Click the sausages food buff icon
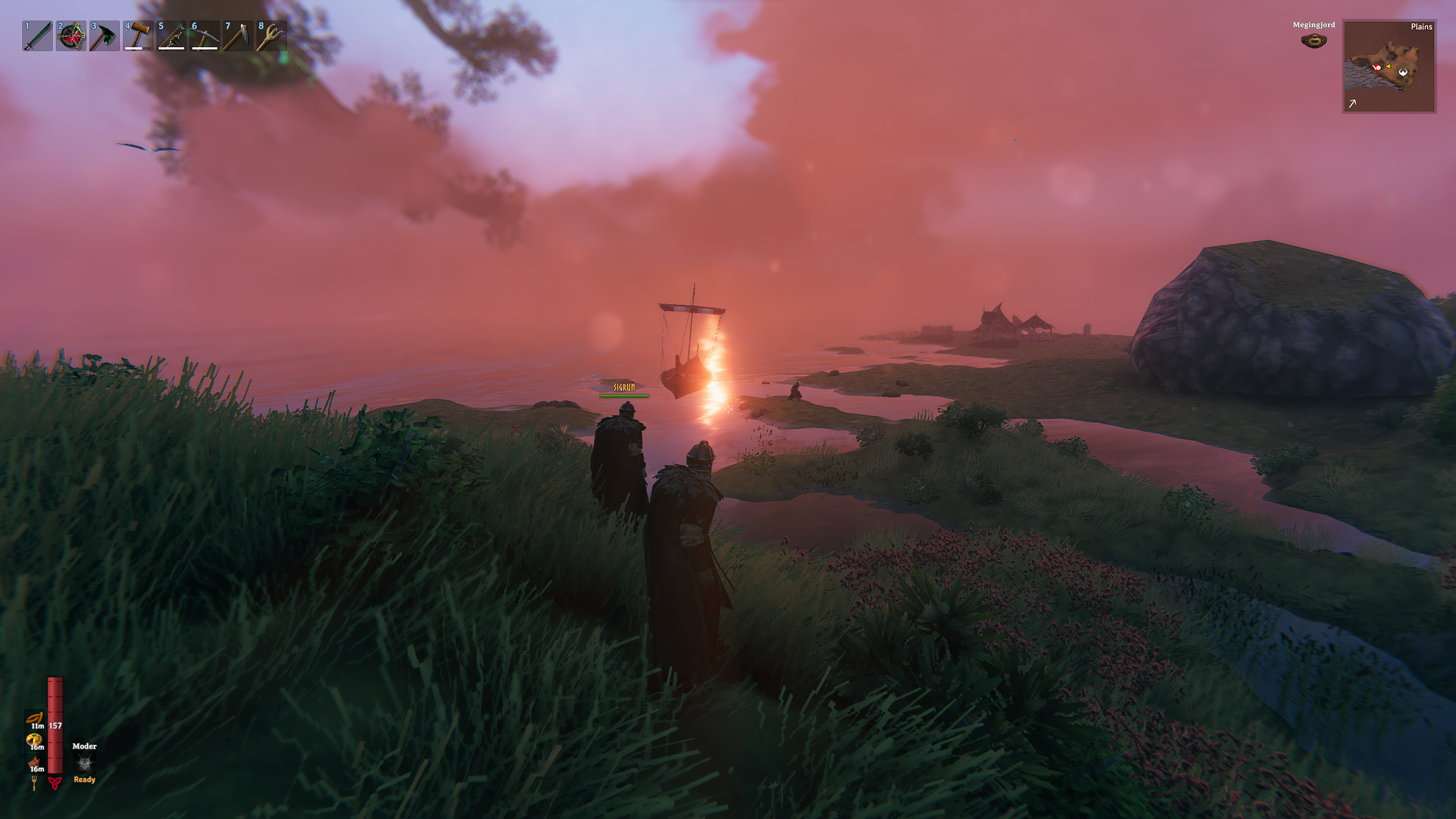 35,718
